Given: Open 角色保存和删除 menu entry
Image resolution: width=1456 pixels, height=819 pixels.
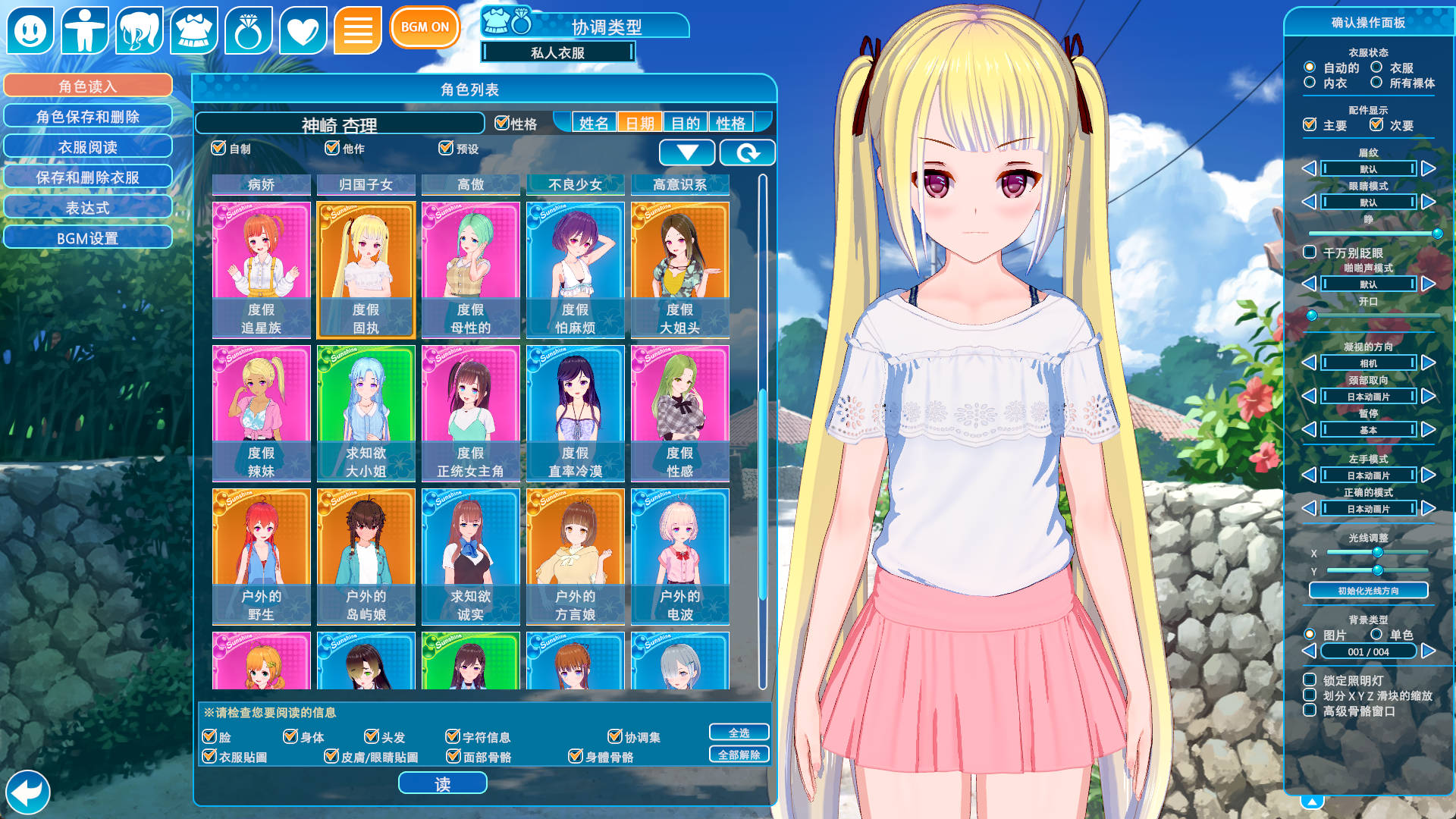Looking at the screenshot, I should point(88,116).
